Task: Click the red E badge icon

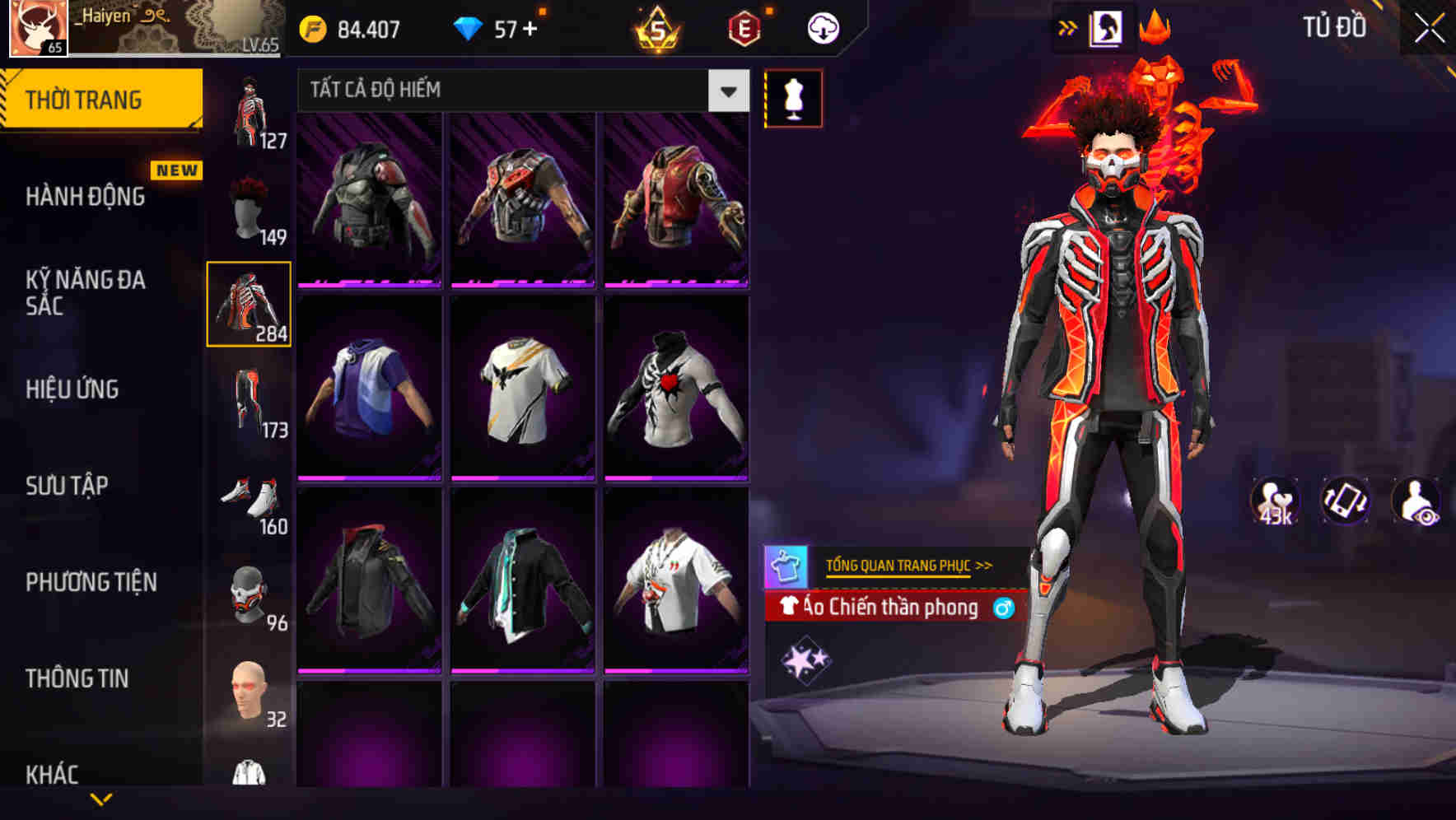Action: pyautogui.click(x=740, y=29)
